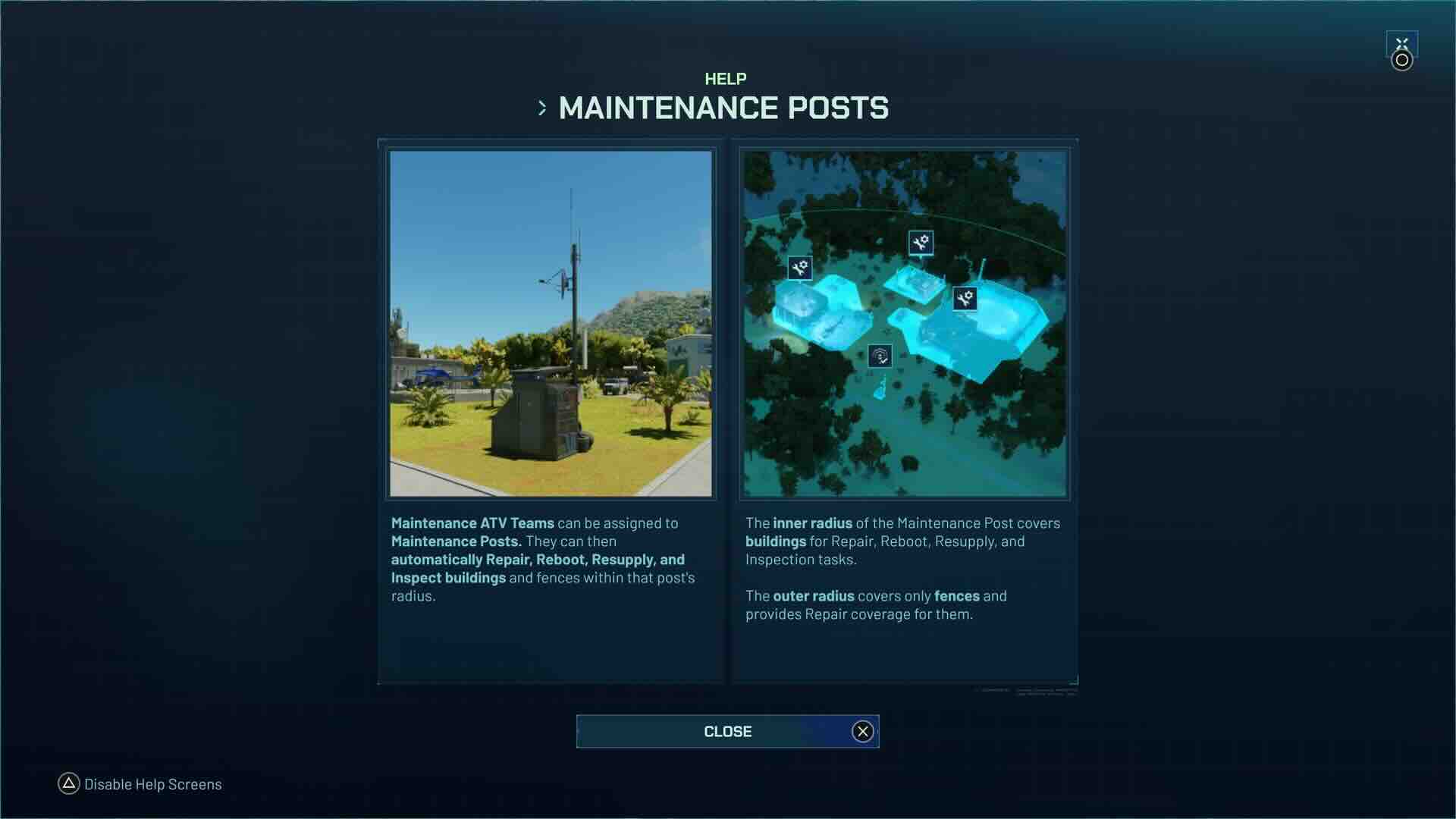The image size is (1456, 819).
Task: Select the MAINTENANCE POSTS title text
Action: click(724, 108)
